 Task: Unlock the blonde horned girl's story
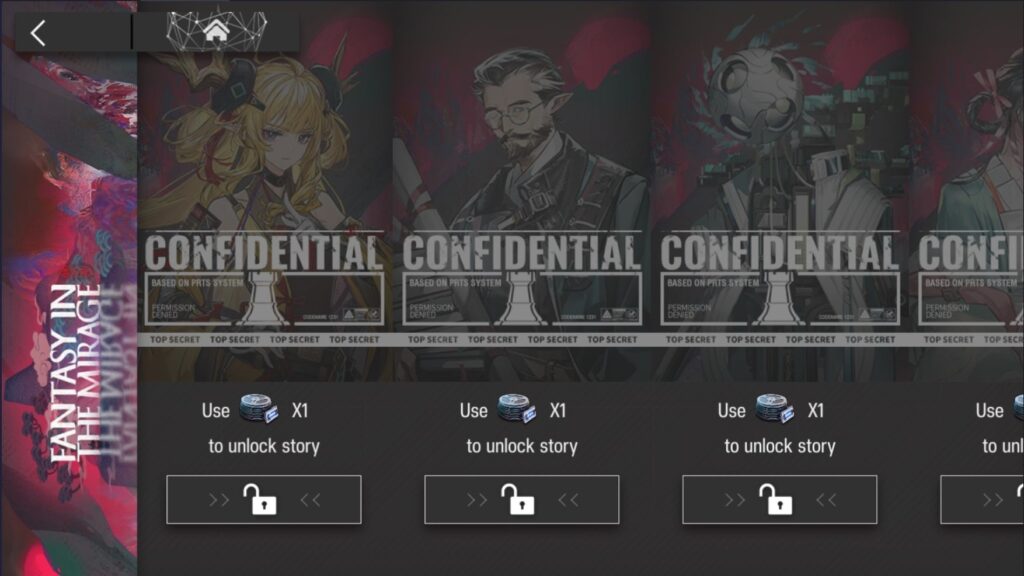tap(263, 500)
